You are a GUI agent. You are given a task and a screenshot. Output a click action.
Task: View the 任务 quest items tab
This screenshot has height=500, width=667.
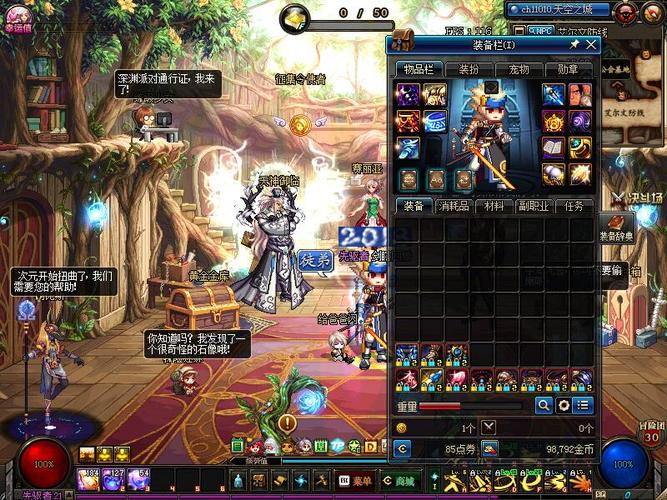(574, 206)
